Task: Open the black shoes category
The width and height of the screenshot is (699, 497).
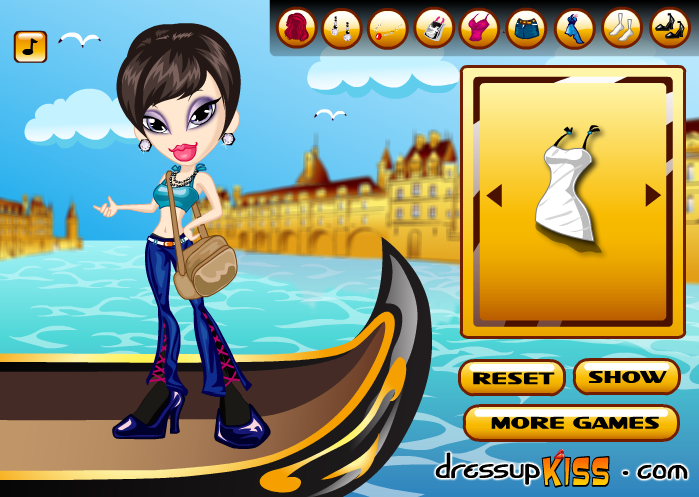Action: 669,28
